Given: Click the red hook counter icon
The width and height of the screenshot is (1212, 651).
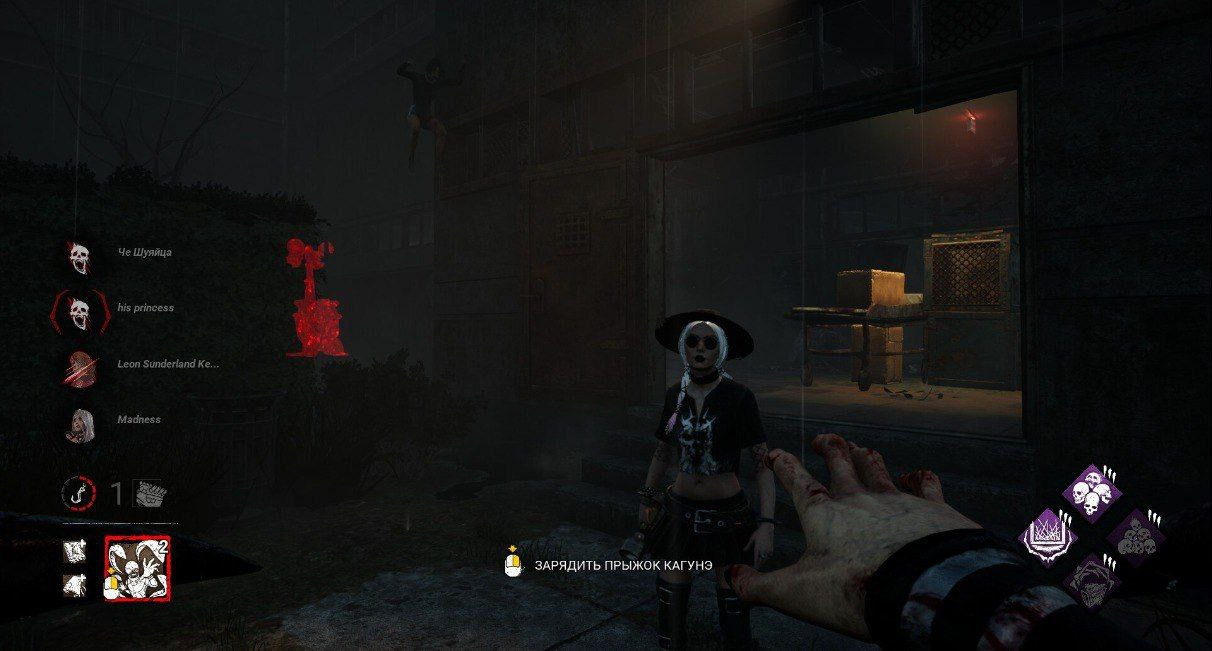Looking at the screenshot, I should 78,492.
